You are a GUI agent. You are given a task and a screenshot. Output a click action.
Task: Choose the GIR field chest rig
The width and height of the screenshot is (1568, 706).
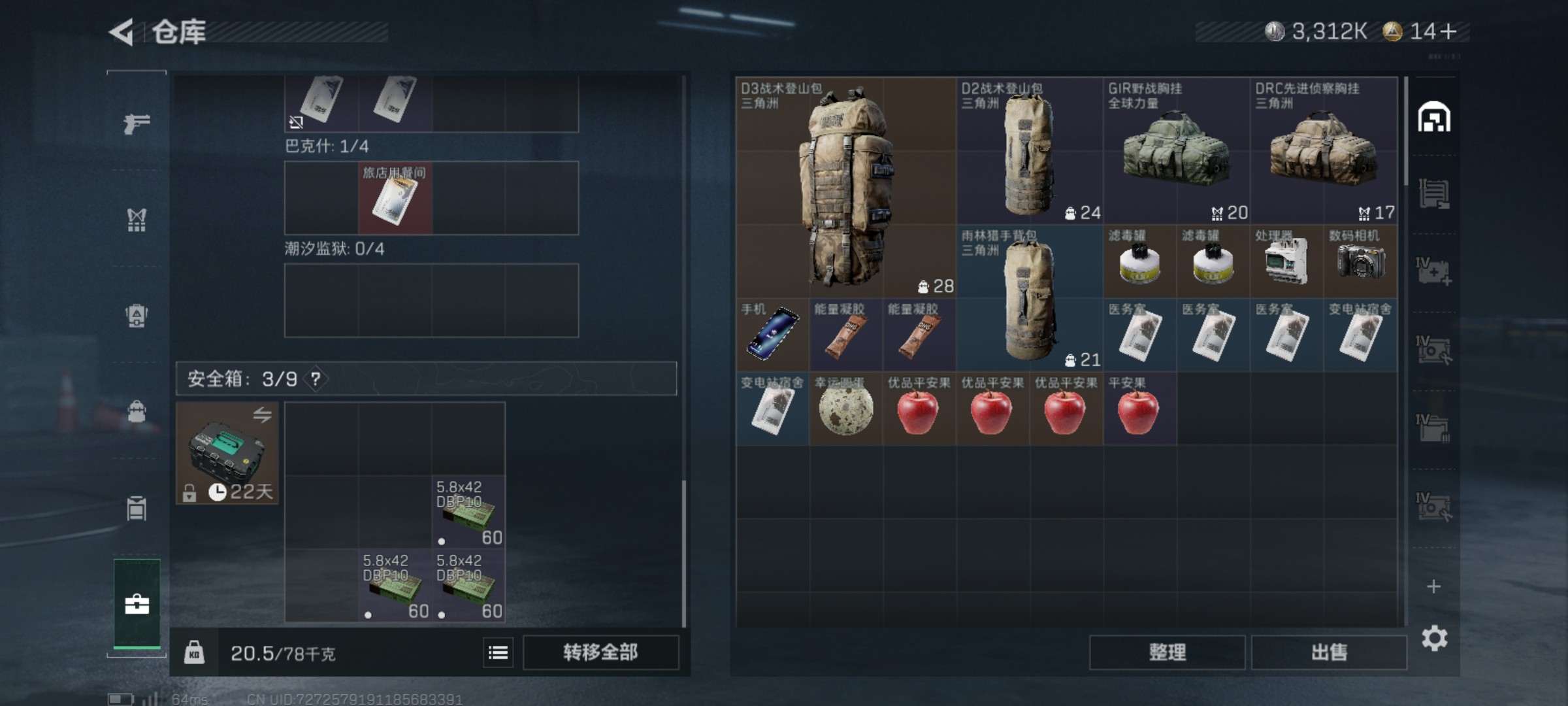1176,150
